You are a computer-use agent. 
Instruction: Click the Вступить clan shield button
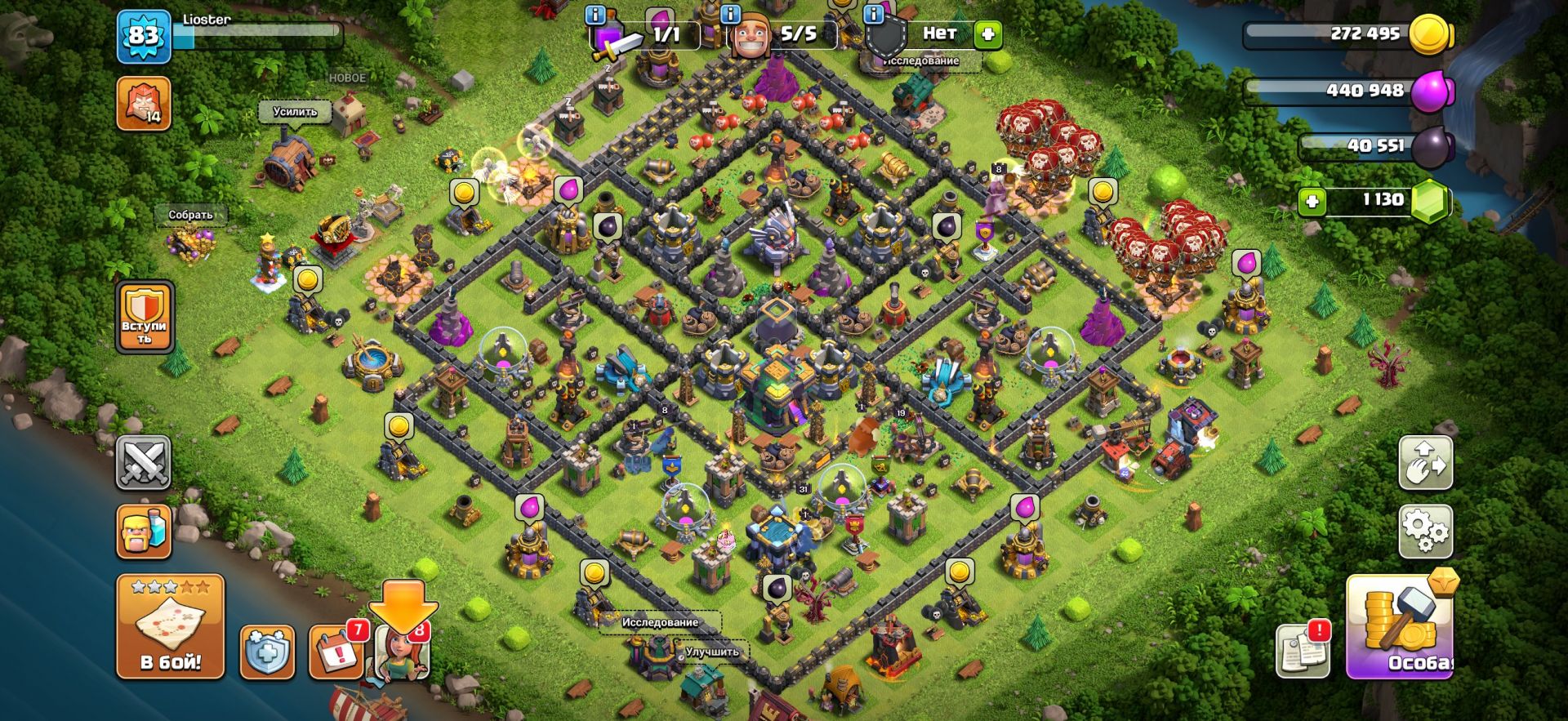[145, 317]
